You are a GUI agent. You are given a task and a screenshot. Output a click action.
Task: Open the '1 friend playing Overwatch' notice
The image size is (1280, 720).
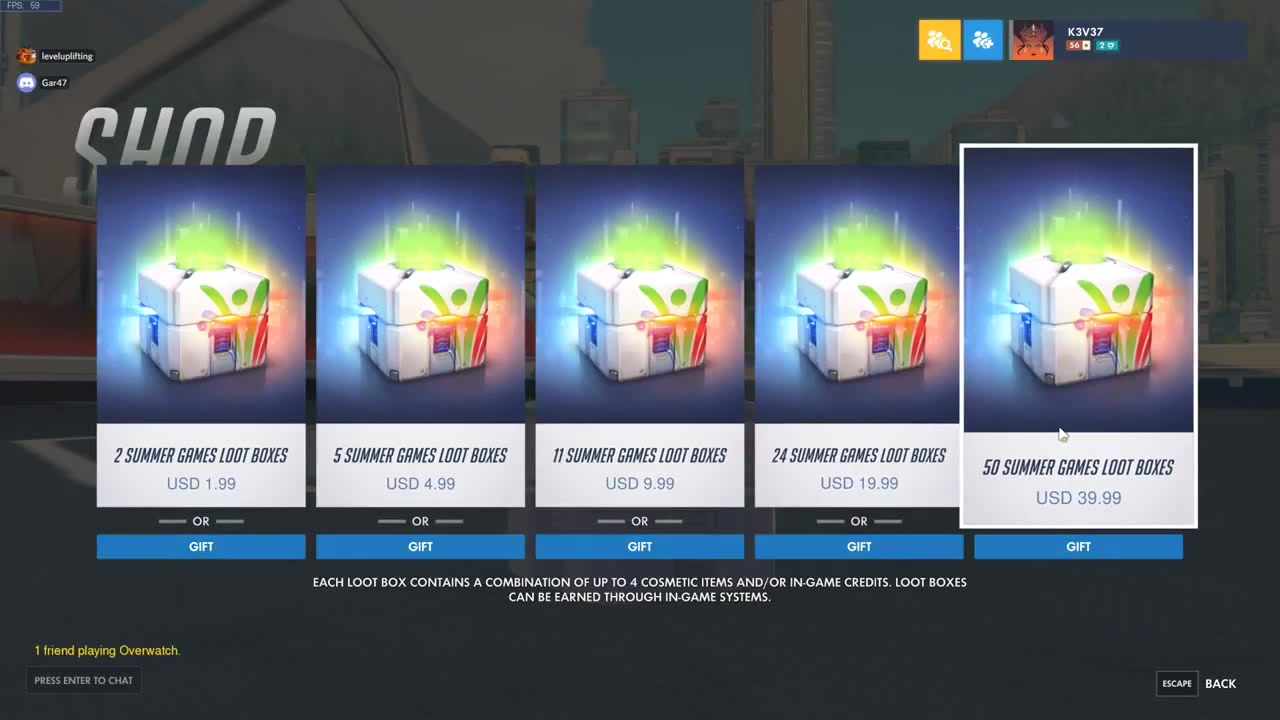(107, 650)
